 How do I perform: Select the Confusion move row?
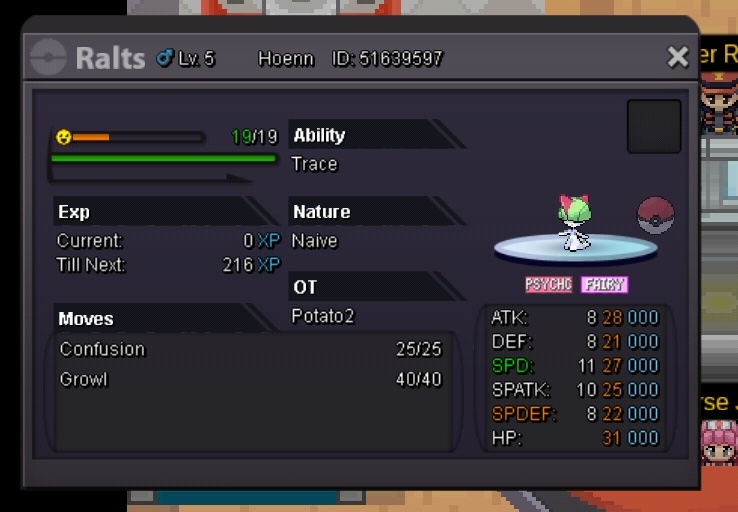[250, 349]
